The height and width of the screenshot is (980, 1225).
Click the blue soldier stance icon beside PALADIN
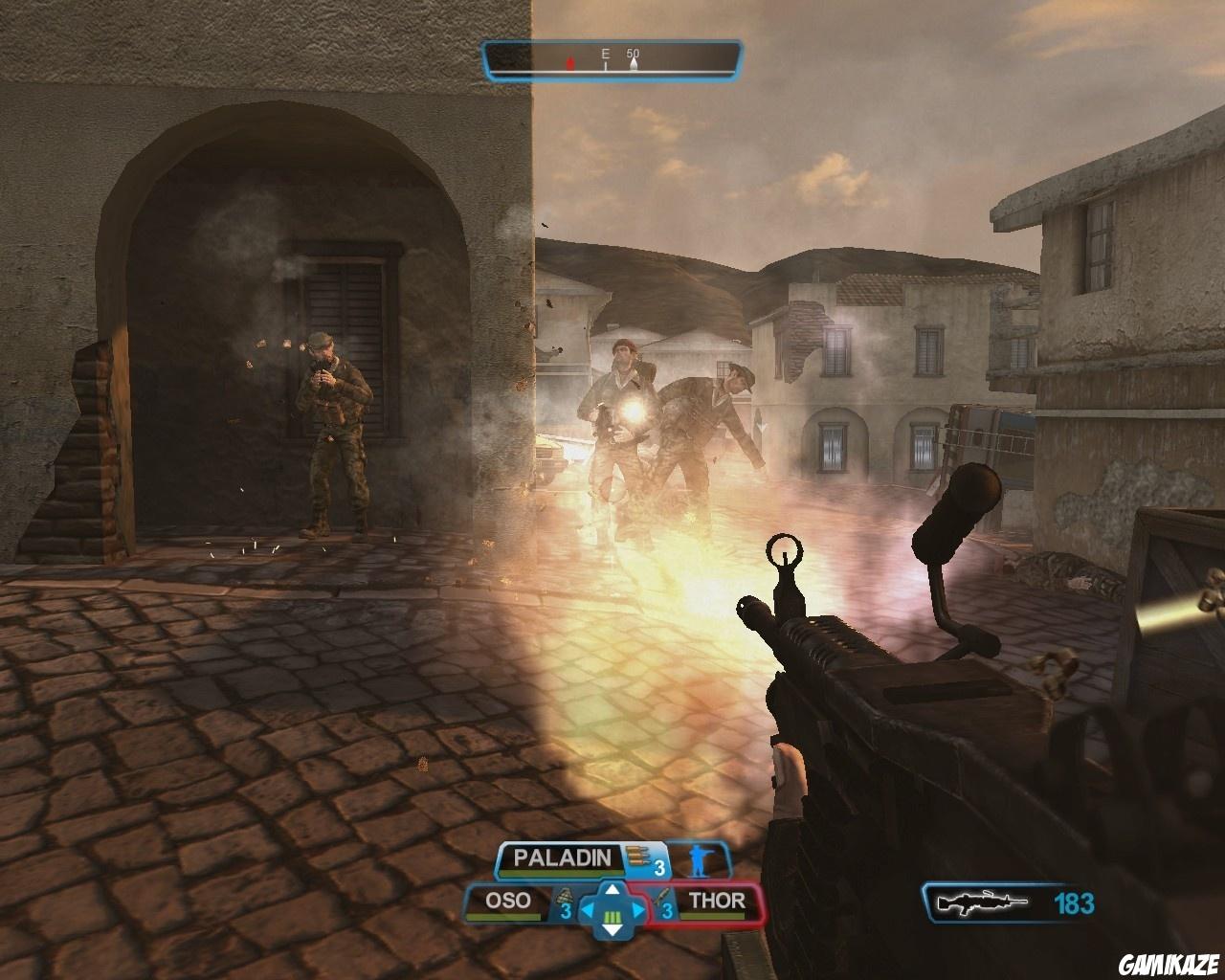tap(702, 859)
